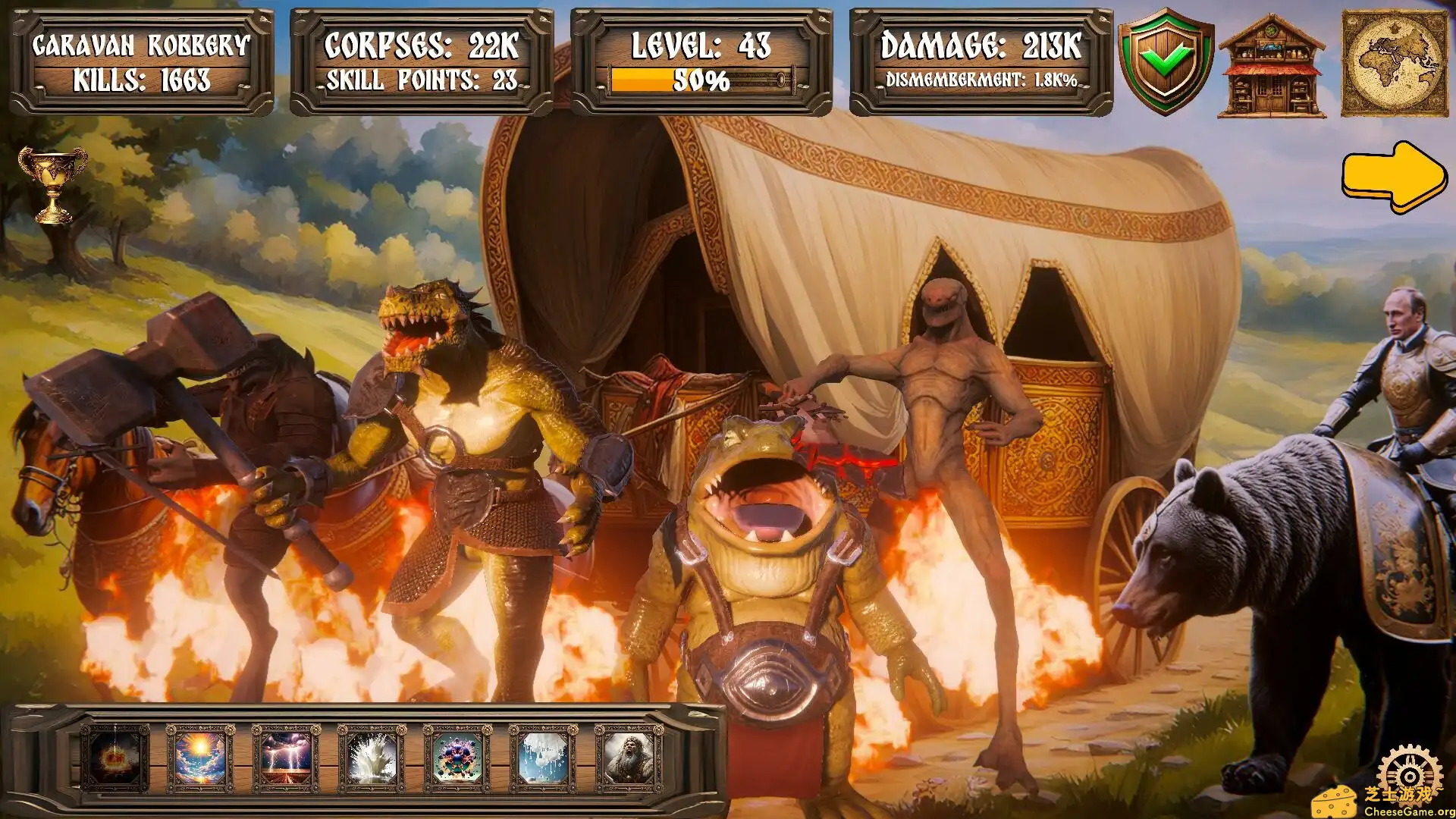This screenshot has height=819, width=1456.
Task: Open the Level 43 progress panel
Action: pos(701,62)
